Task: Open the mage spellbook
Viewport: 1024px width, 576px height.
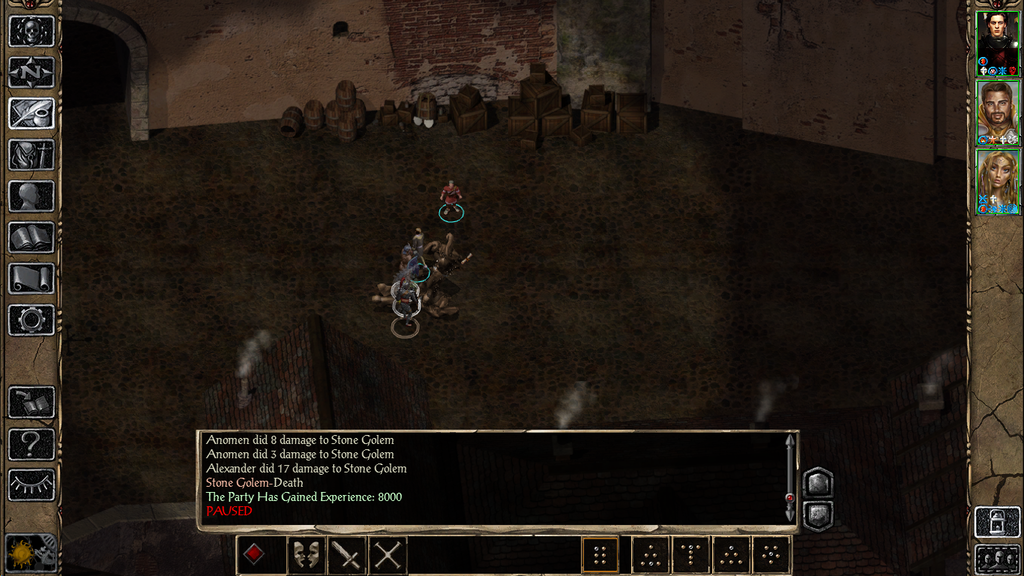Action: click(x=31, y=237)
